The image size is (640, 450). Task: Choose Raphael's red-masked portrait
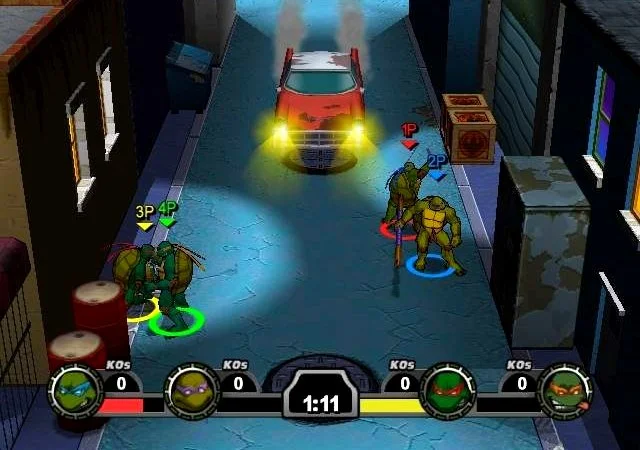point(447,390)
